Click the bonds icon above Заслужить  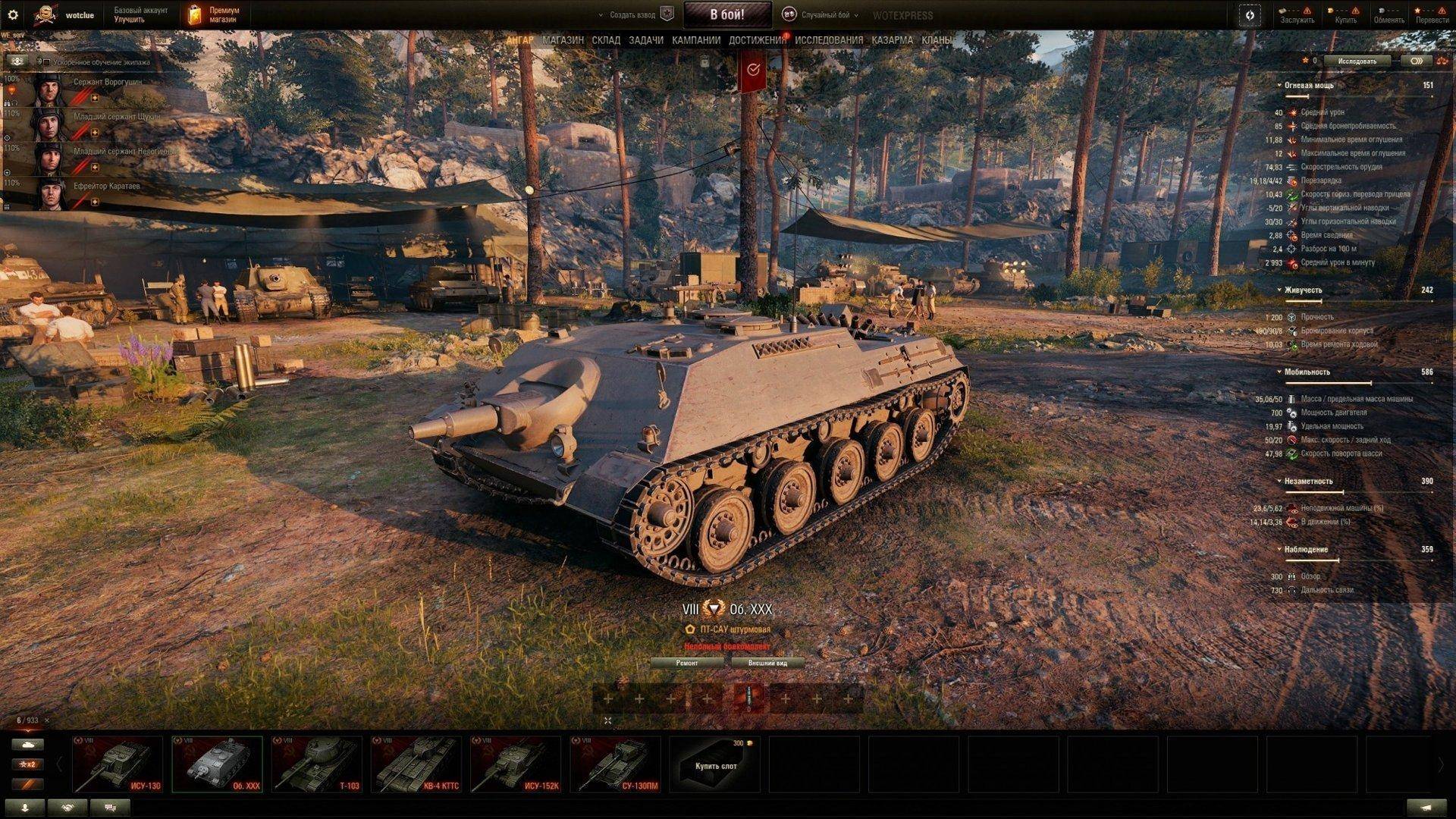[1282, 11]
